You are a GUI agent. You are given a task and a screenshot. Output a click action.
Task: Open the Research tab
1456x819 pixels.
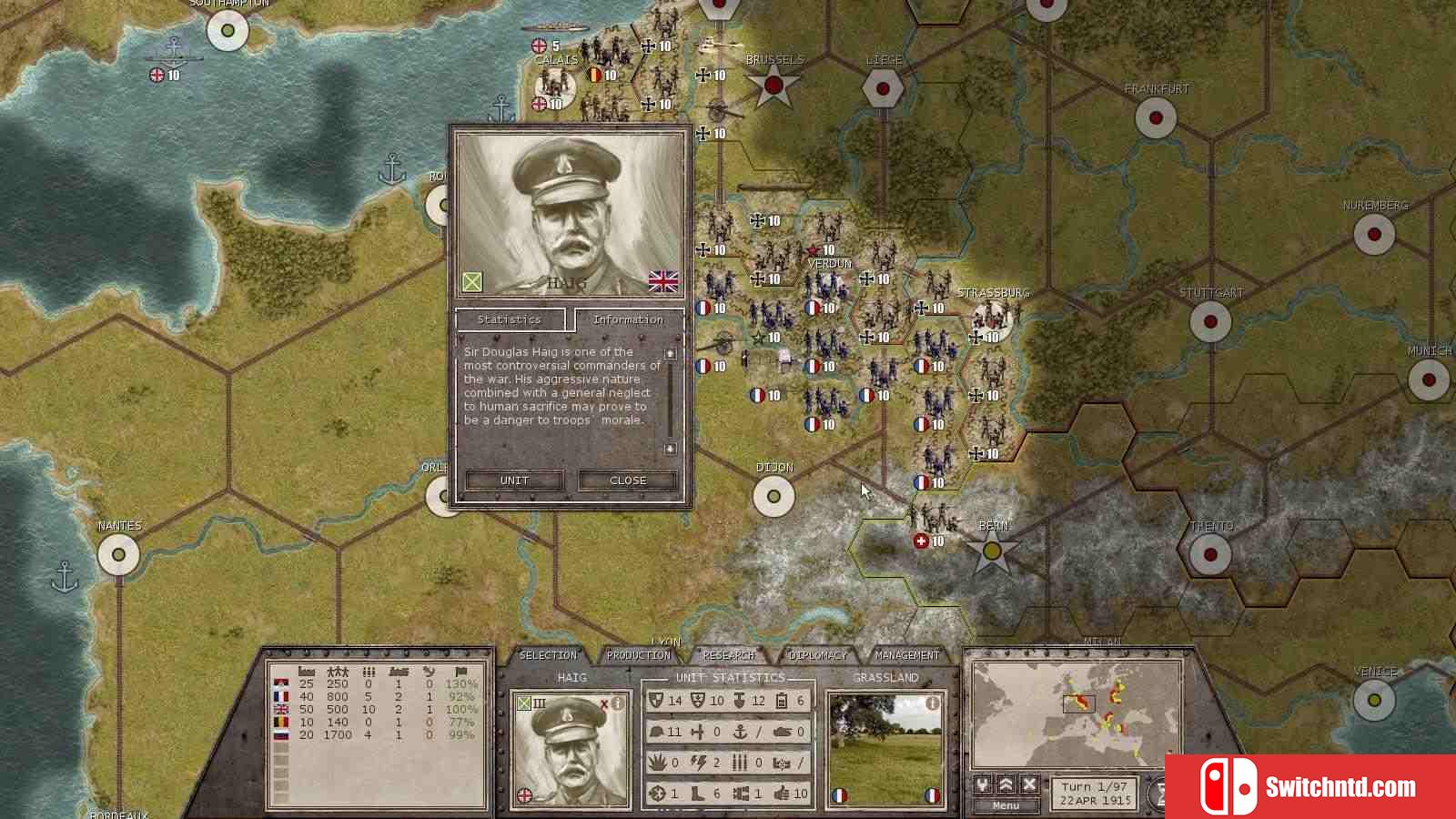[729, 655]
